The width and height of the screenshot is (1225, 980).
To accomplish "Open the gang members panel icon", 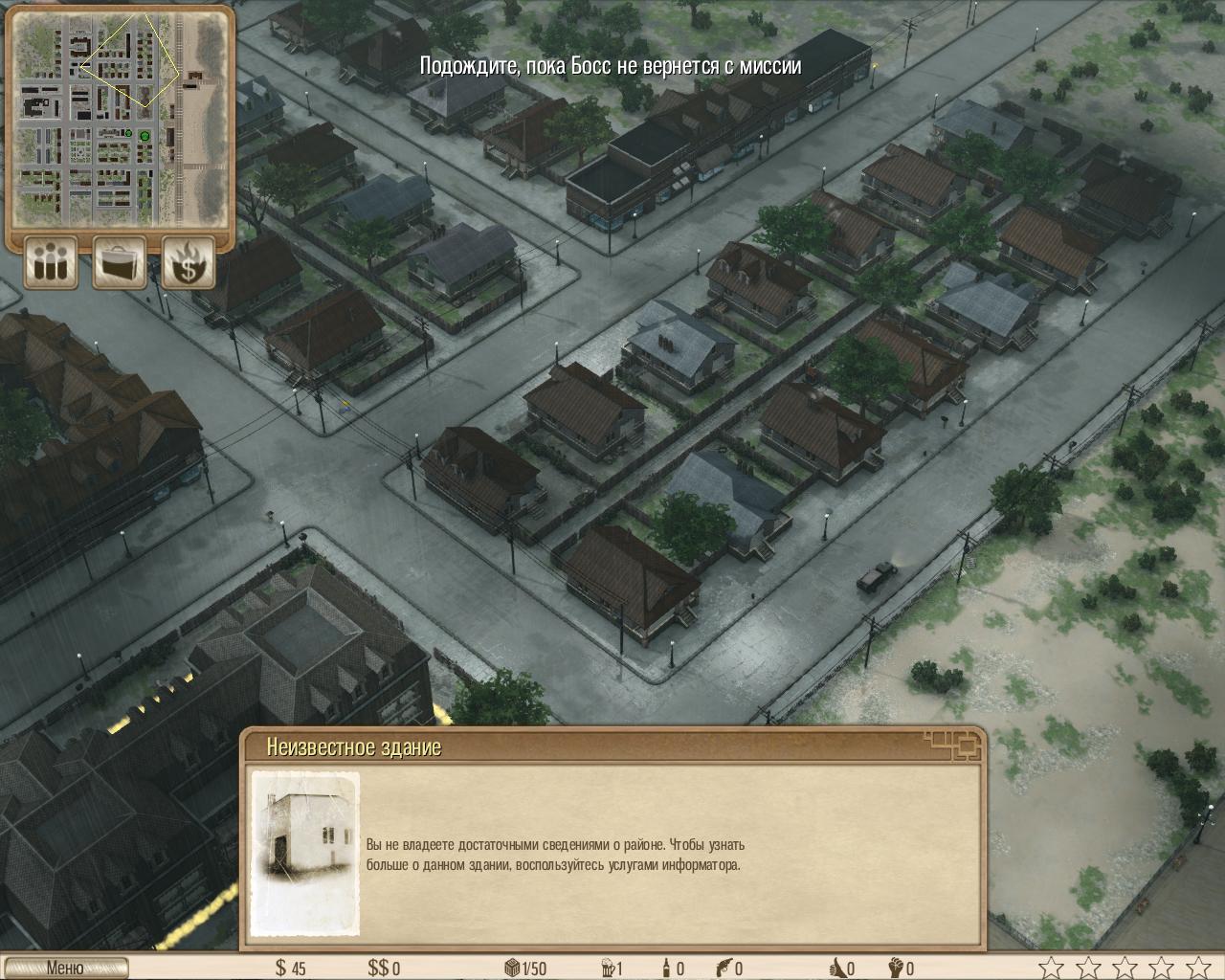I will [x=51, y=261].
